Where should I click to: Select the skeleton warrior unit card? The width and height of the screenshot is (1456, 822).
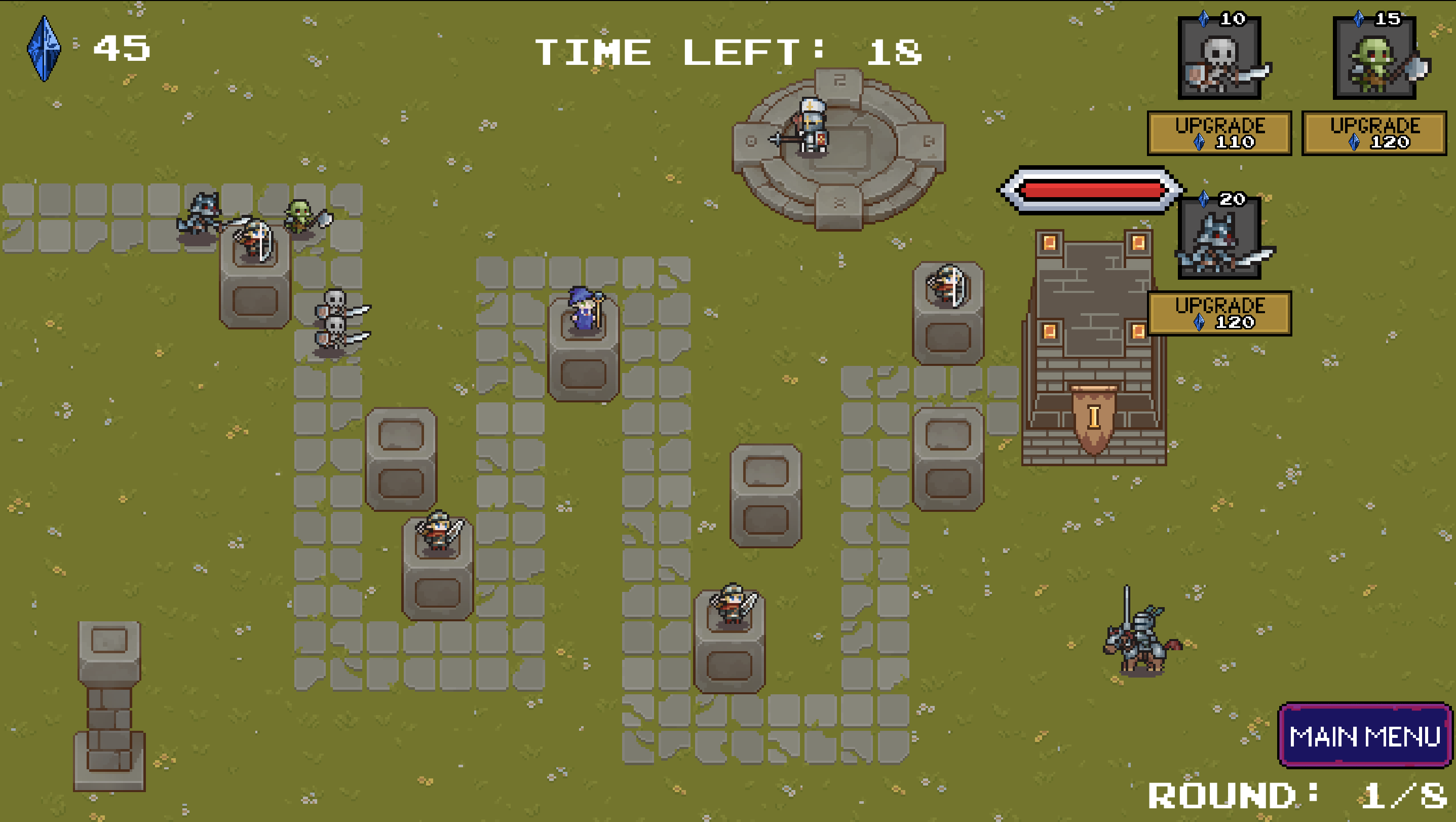(x=1220, y=58)
